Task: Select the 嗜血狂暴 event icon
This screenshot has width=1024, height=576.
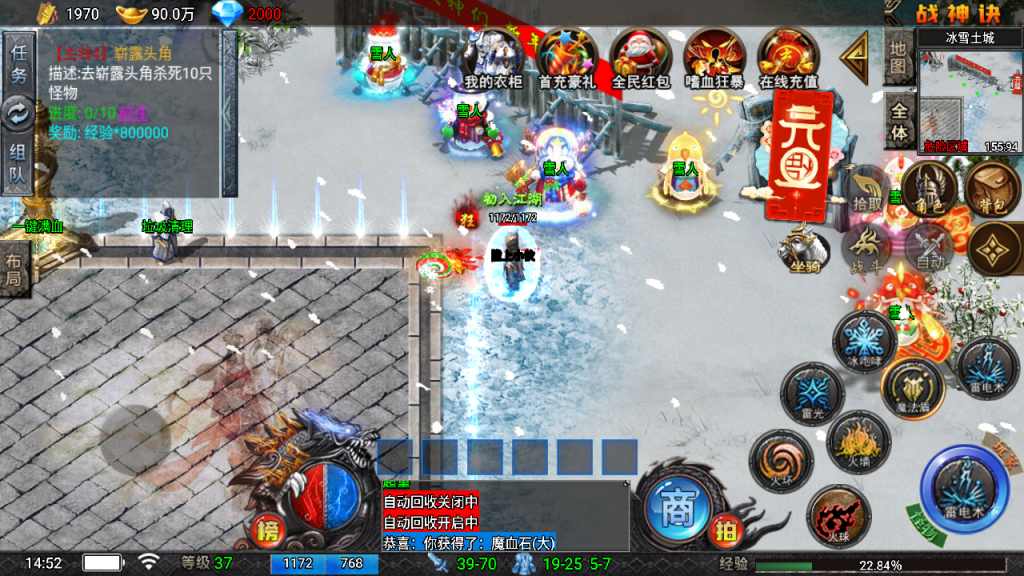Action: tap(714, 58)
